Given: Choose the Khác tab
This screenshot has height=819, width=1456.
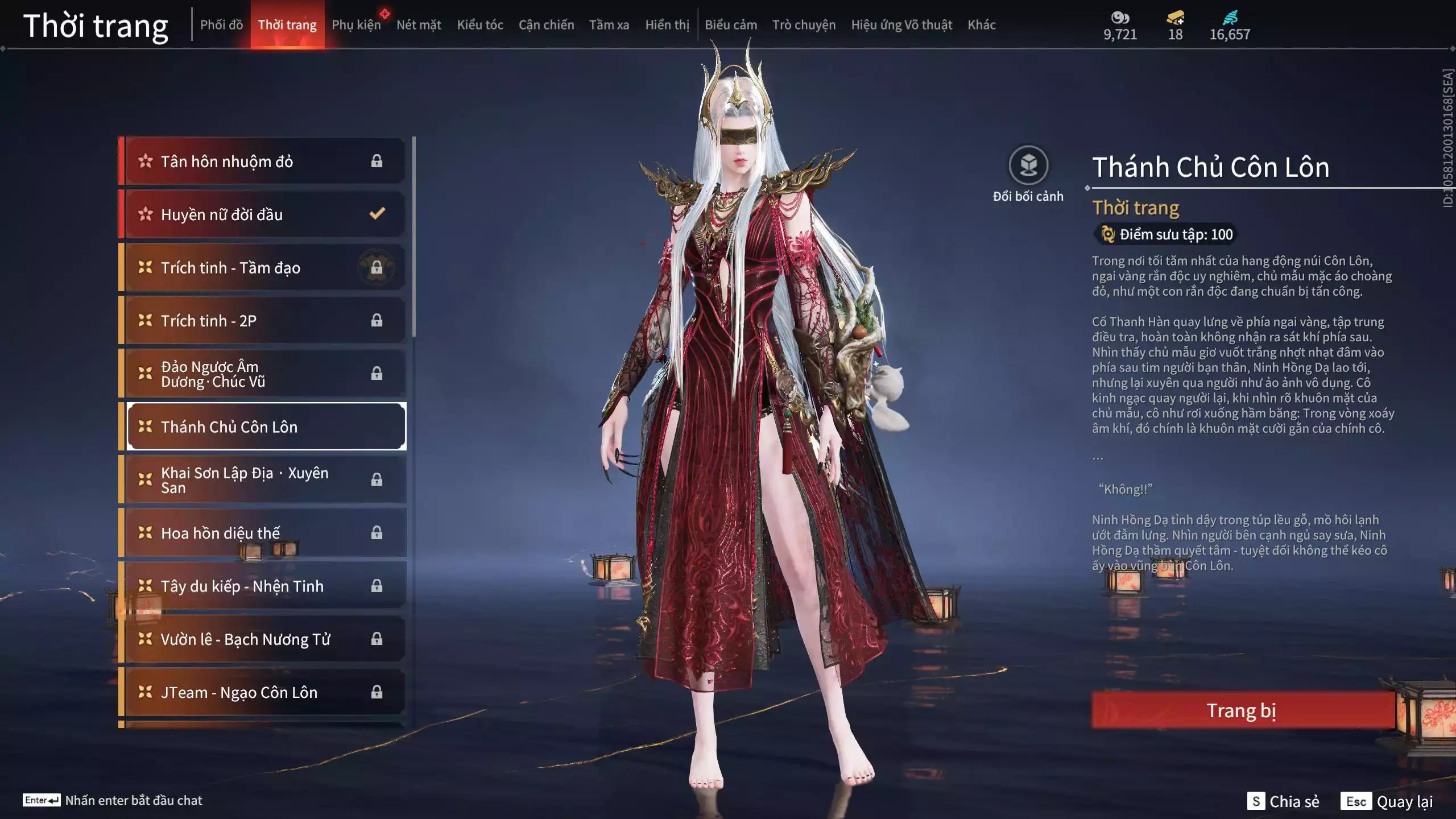Looking at the screenshot, I should [x=982, y=25].
